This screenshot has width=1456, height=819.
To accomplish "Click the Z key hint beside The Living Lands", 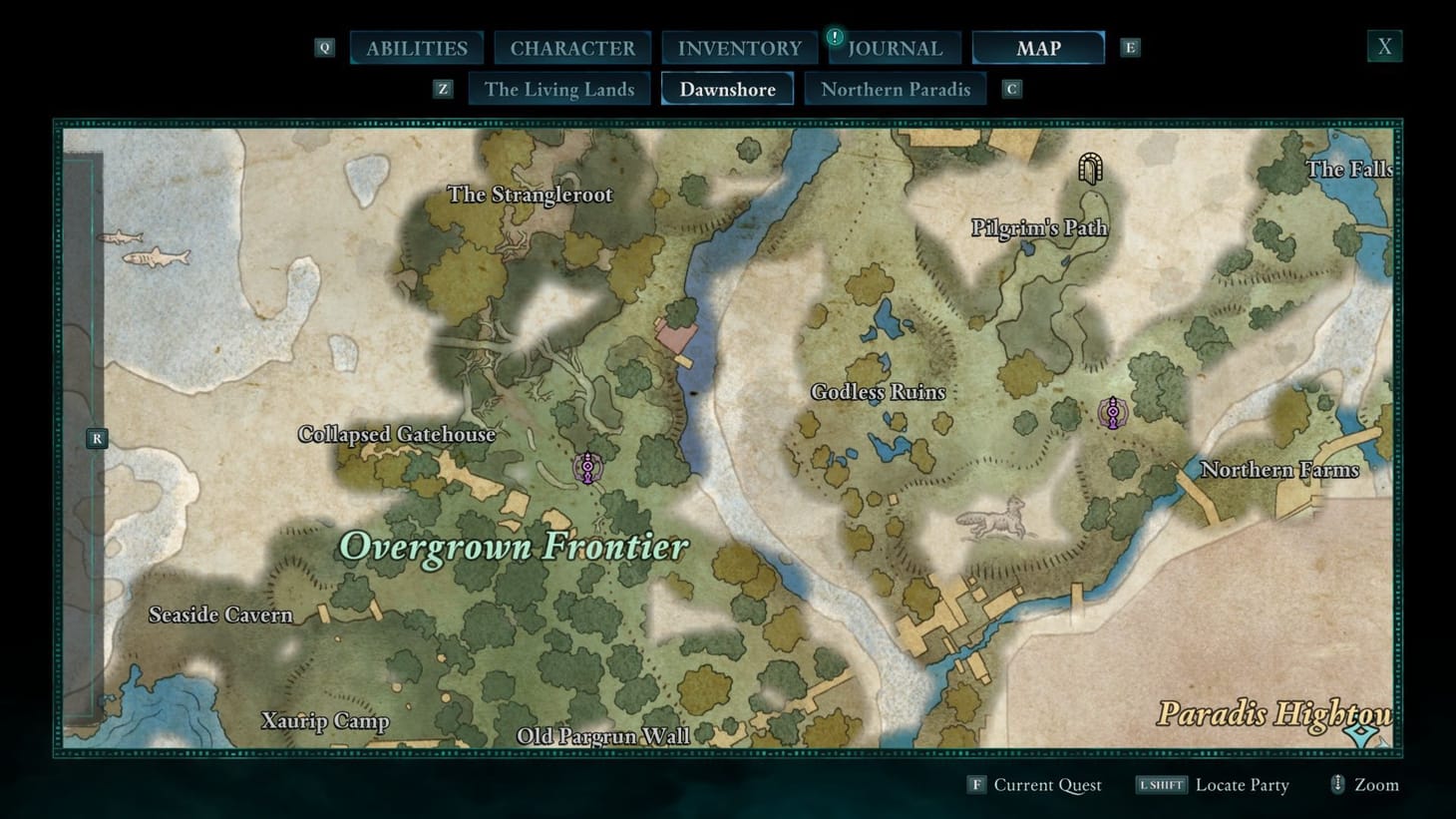I will tap(443, 88).
